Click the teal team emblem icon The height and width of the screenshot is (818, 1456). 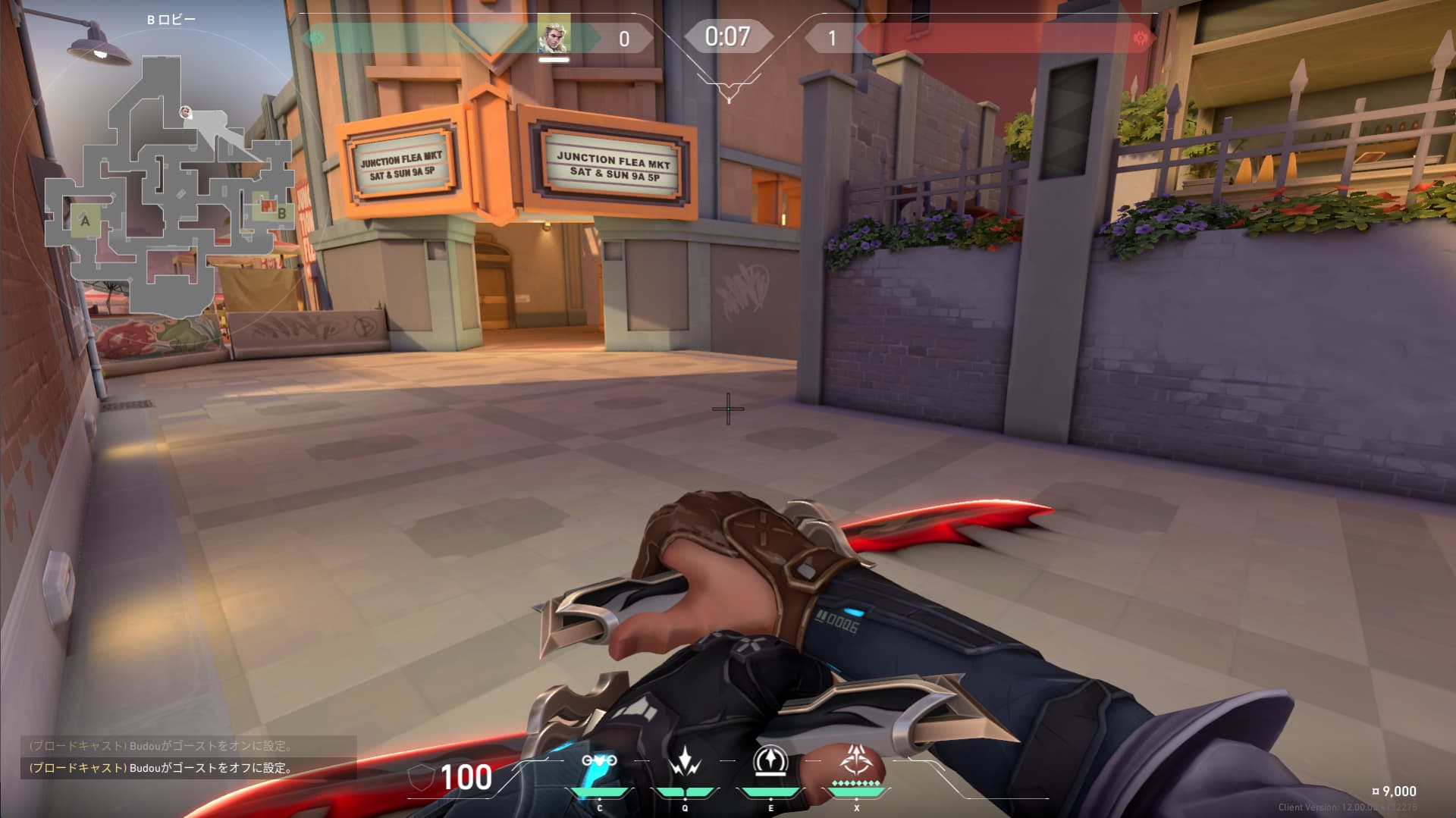pos(317,38)
